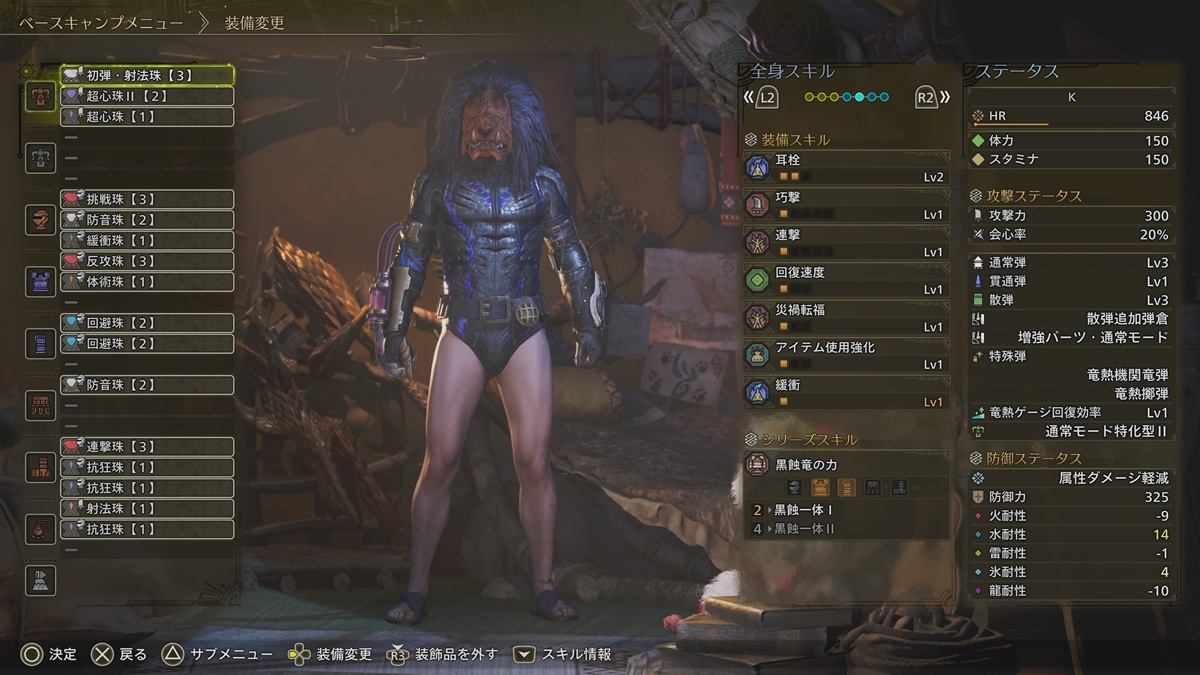
Task: Select the 超心珠【1】 decoration slot
Action: click(147, 117)
